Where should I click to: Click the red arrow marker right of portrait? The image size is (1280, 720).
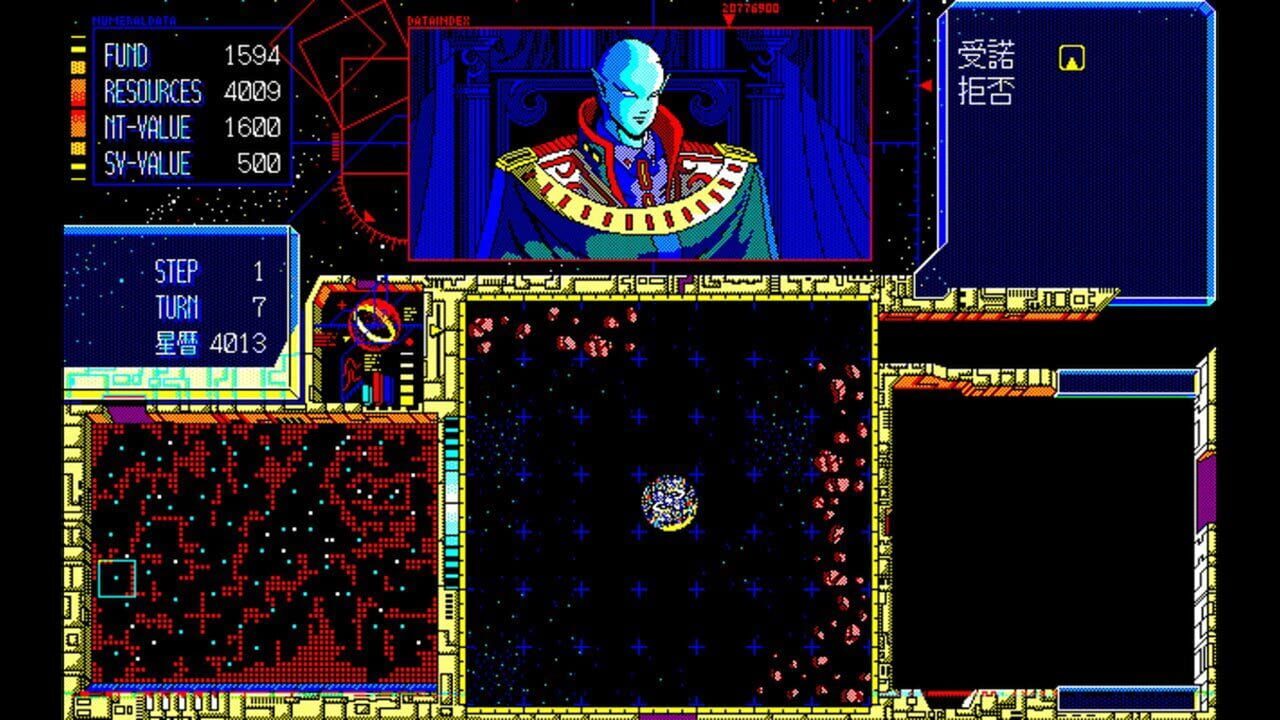pyautogui.click(x=926, y=86)
